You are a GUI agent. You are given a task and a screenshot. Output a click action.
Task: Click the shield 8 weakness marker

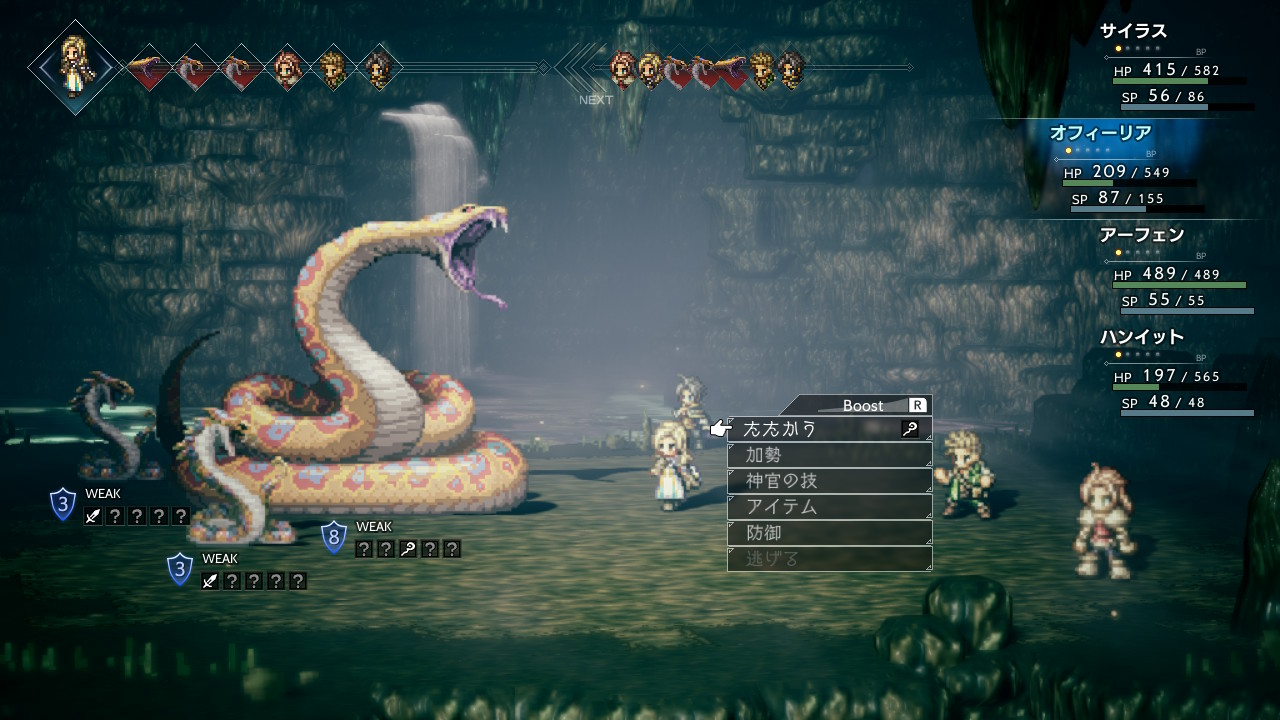(x=334, y=537)
